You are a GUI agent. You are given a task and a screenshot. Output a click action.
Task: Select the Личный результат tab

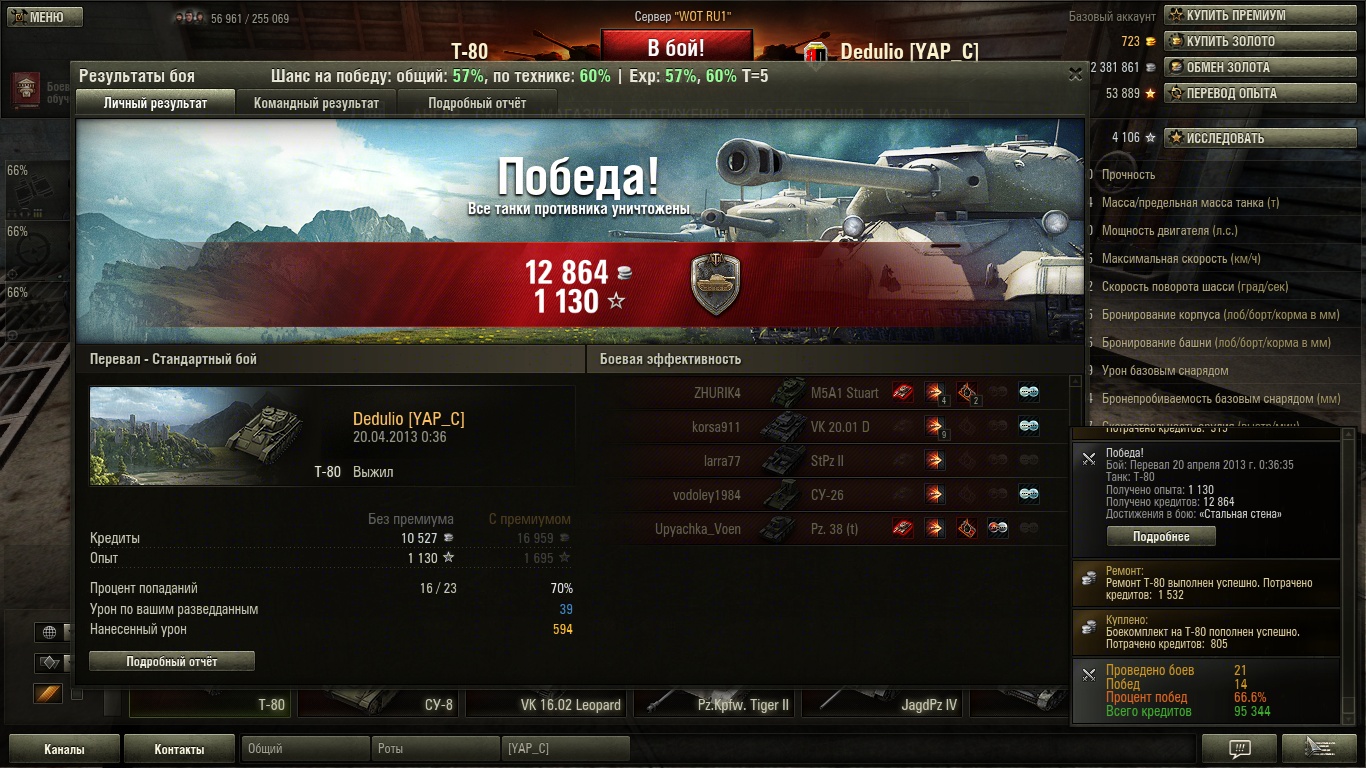click(155, 103)
